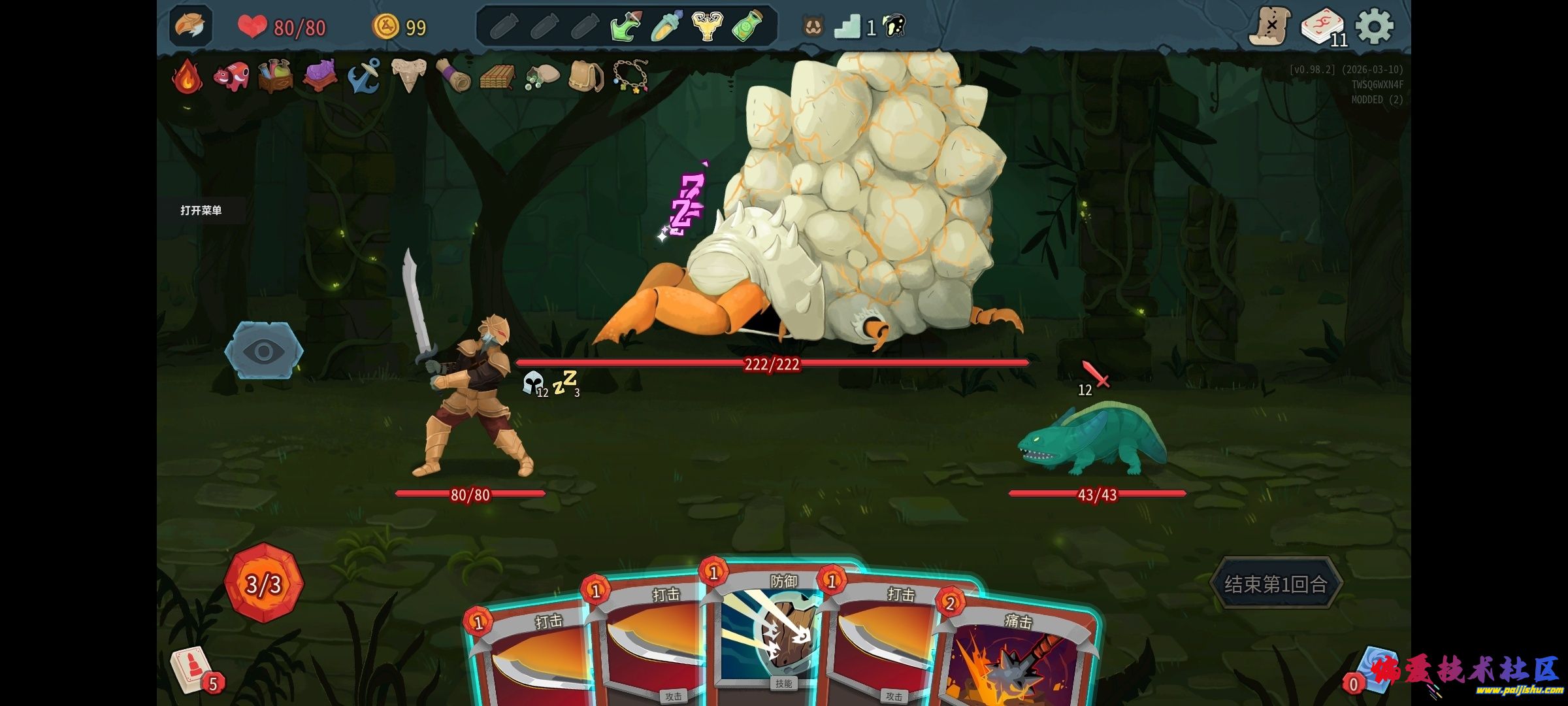Image resolution: width=1568 pixels, height=706 pixels.
Task: Inspect the red flame Burning Blood relic
Action: pyautogui.click(x=188, y=77)
